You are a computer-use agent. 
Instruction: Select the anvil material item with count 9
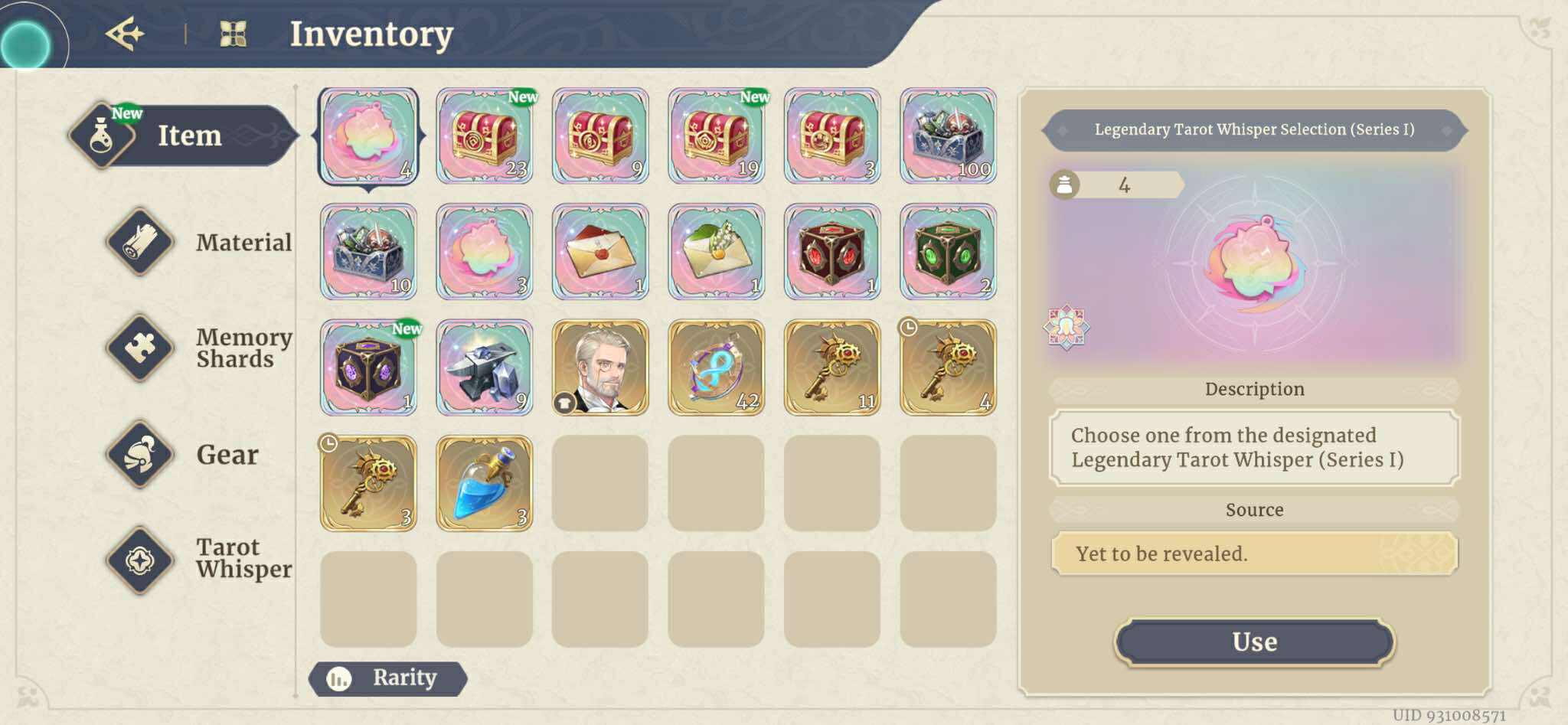tap(484, 367)
